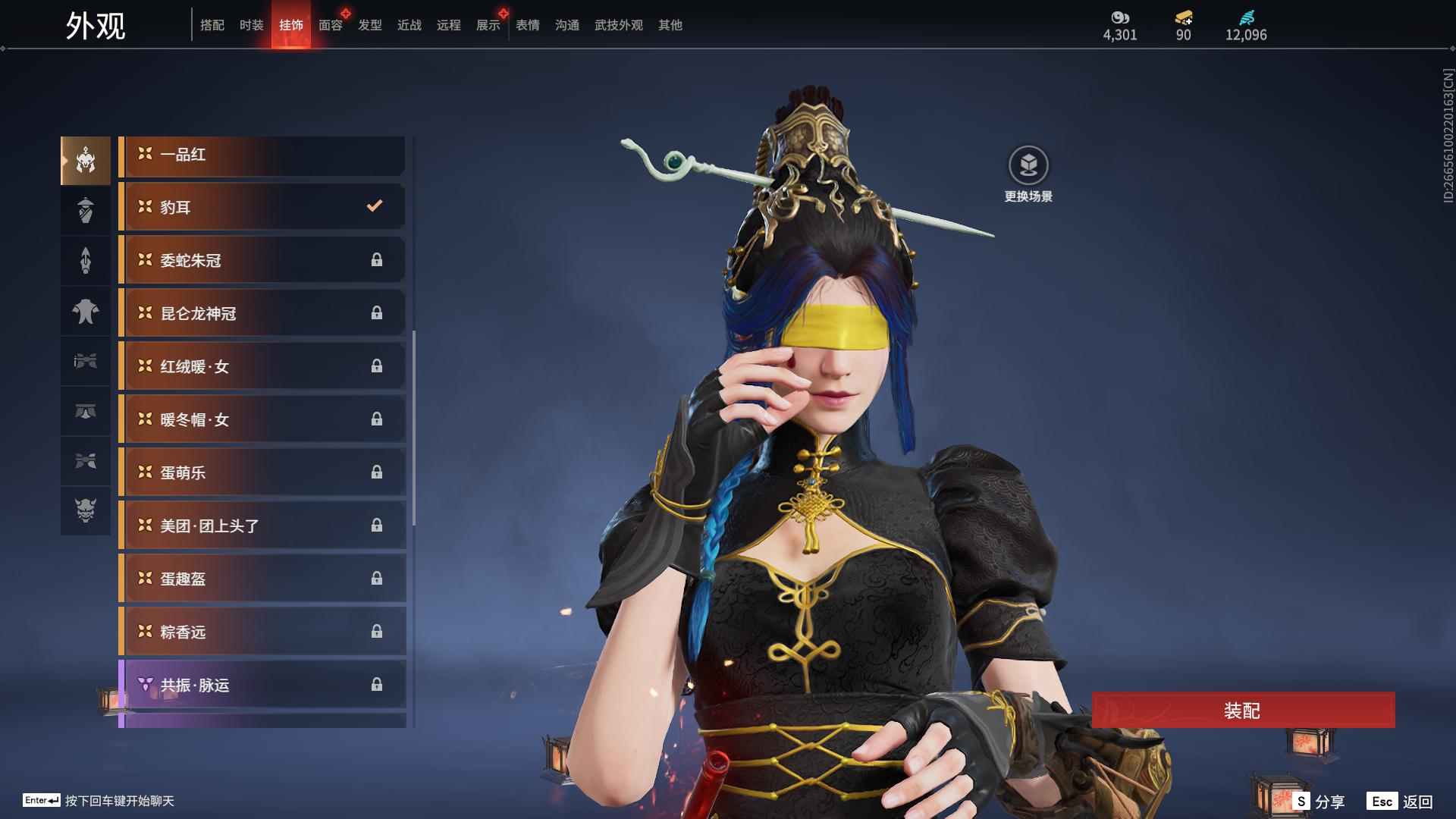The image size is (1456, 819).
Task: Choose the 蛋萌乐 accessory row
Action: point(262,472)
